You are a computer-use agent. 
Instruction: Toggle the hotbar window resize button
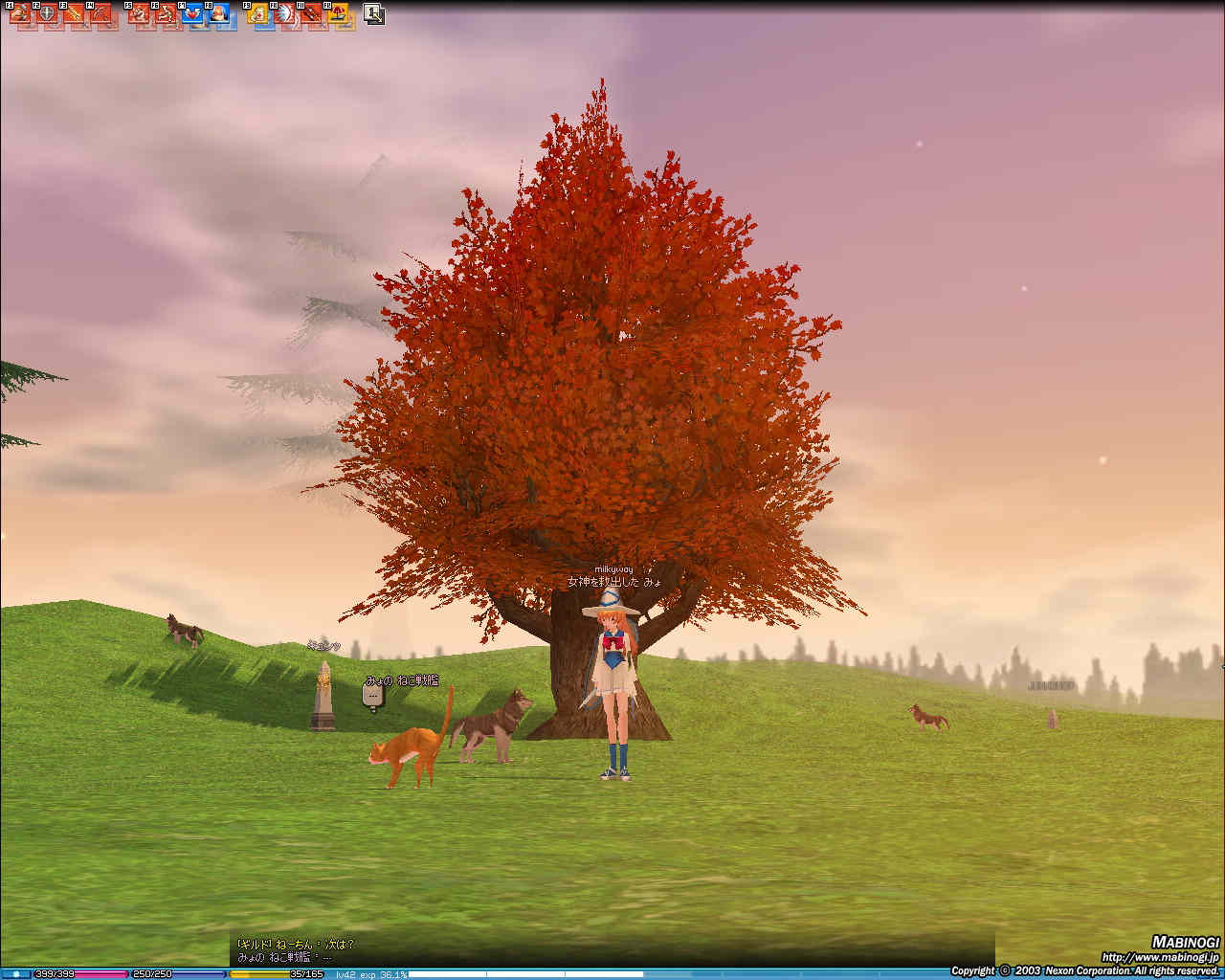pyautogui.click(x=374, y=14)
